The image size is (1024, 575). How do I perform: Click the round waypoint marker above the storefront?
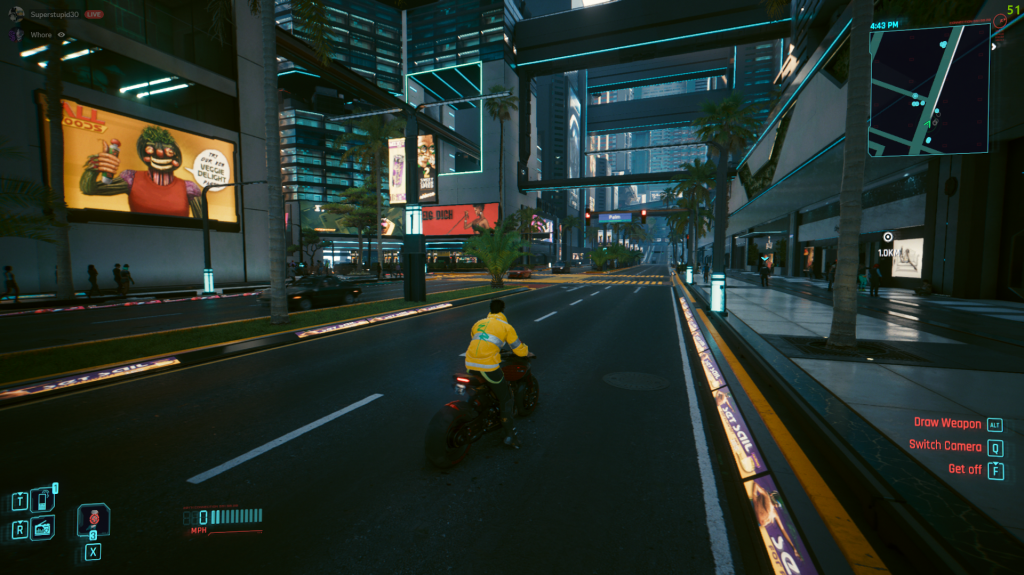pos(887,237)
